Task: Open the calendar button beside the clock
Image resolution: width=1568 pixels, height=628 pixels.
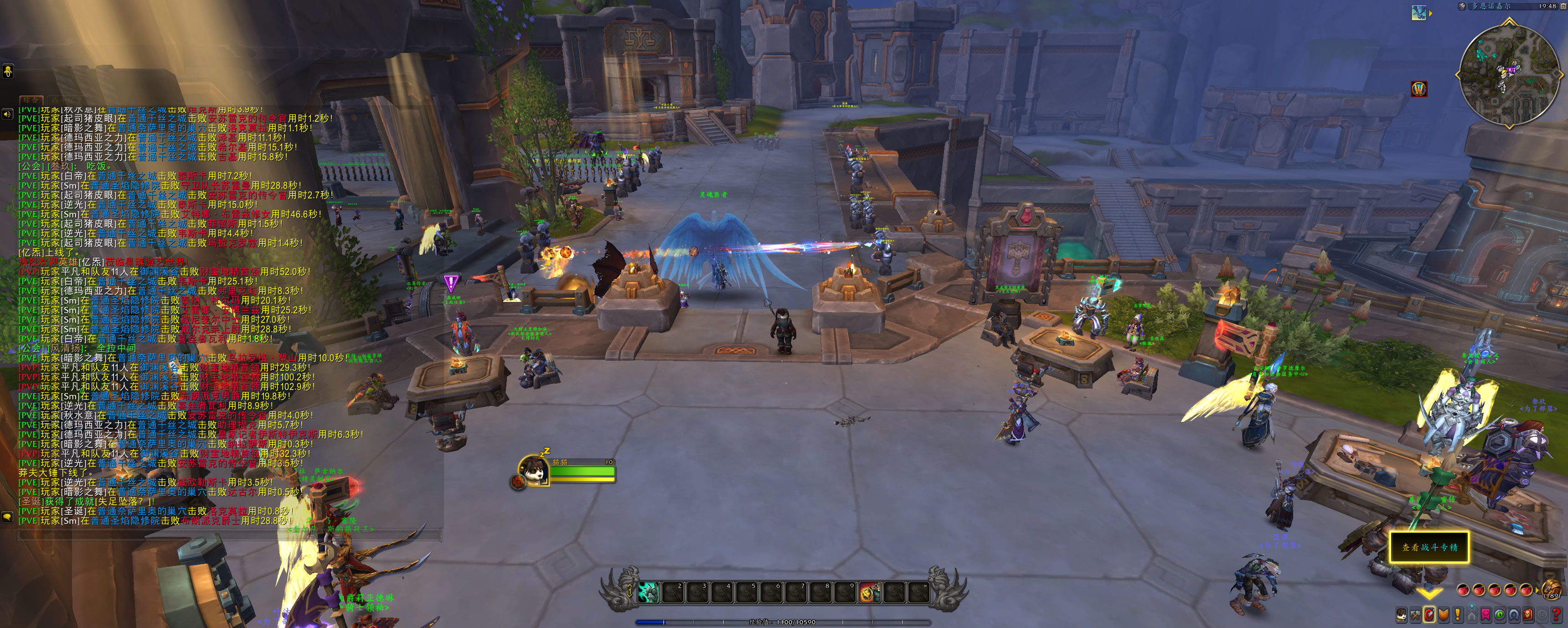Action: tap(1563, 6)
